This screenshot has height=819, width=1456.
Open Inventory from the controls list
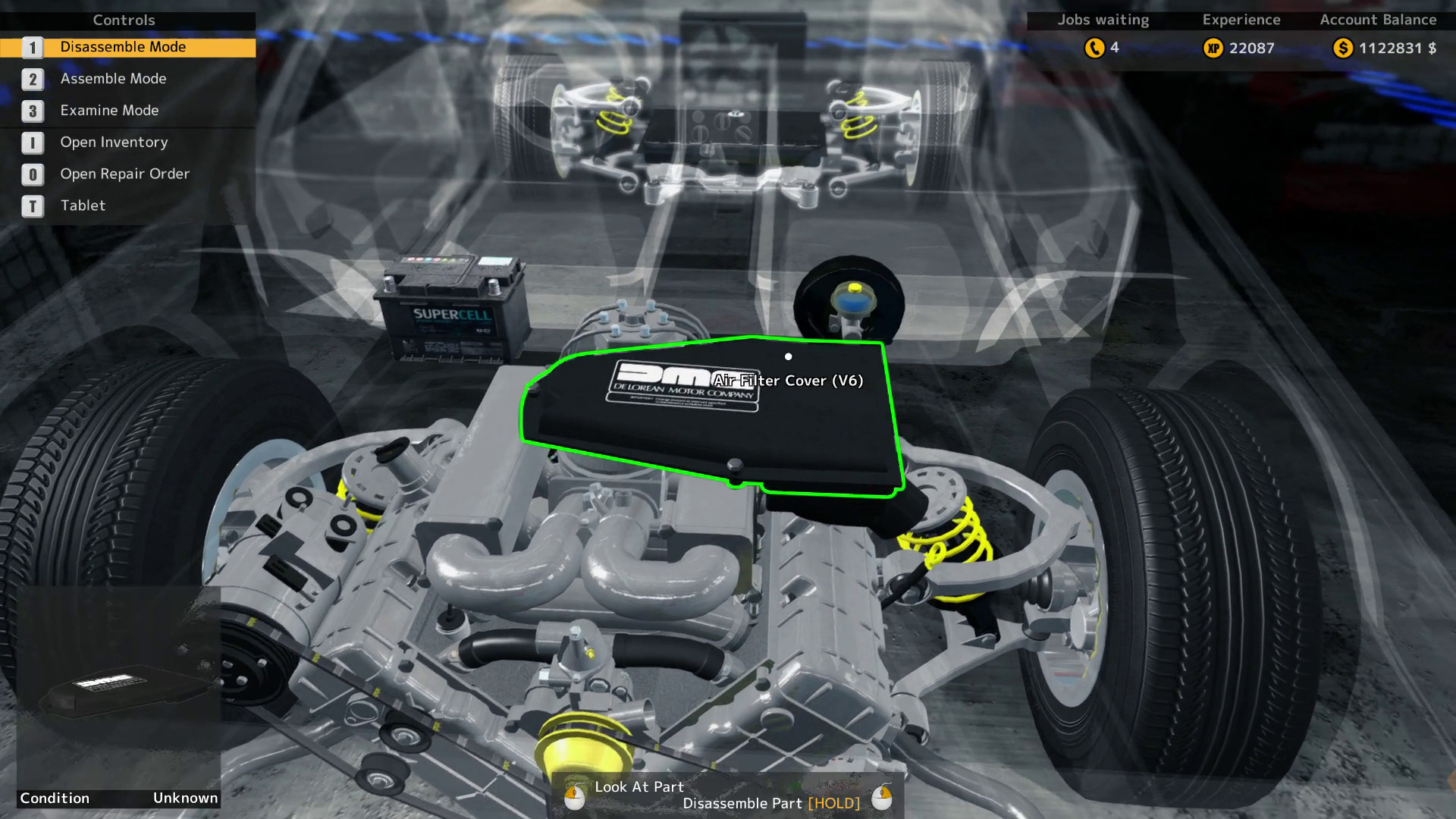(114, 143)
